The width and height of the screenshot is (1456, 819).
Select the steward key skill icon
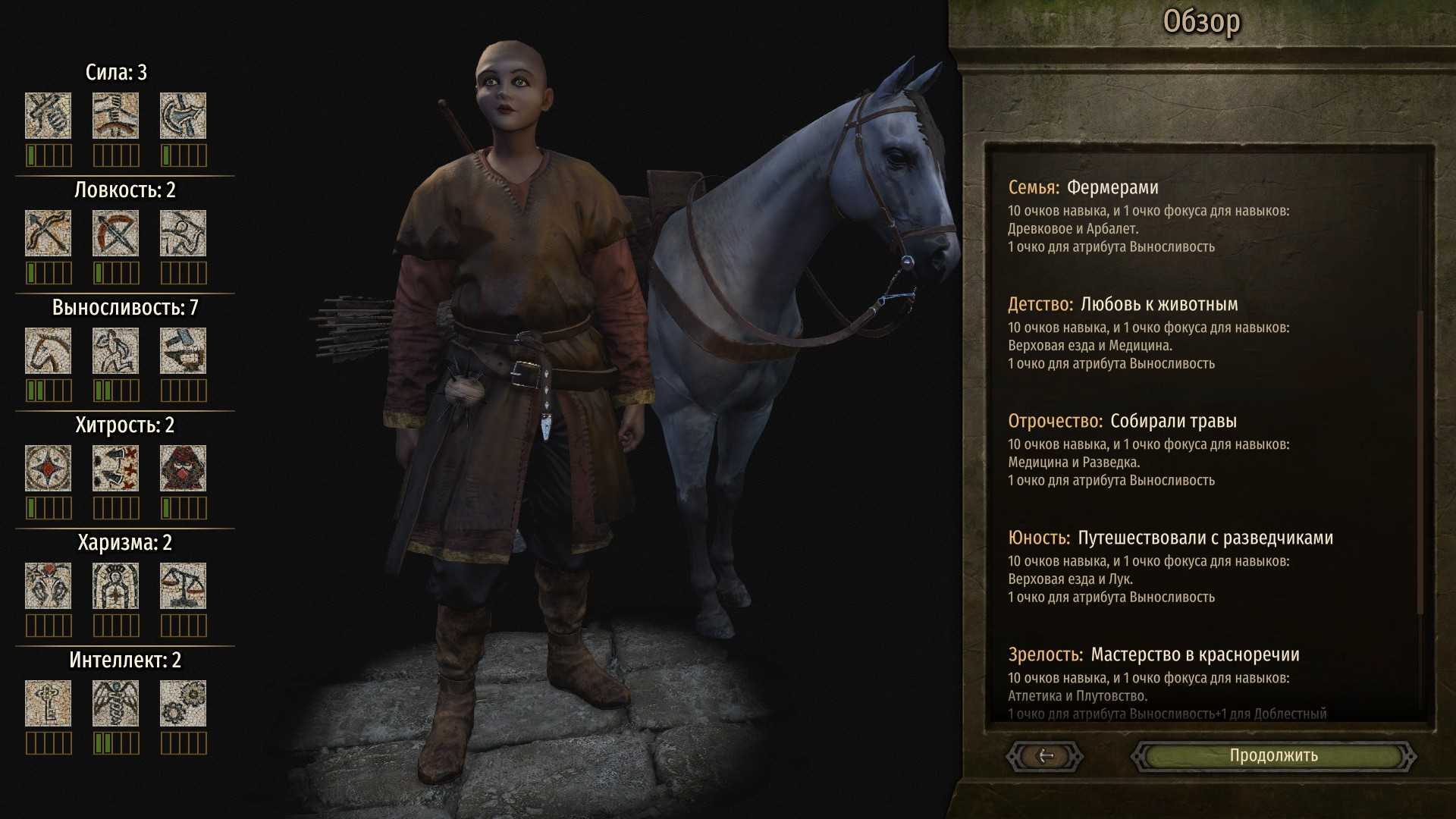48,704
